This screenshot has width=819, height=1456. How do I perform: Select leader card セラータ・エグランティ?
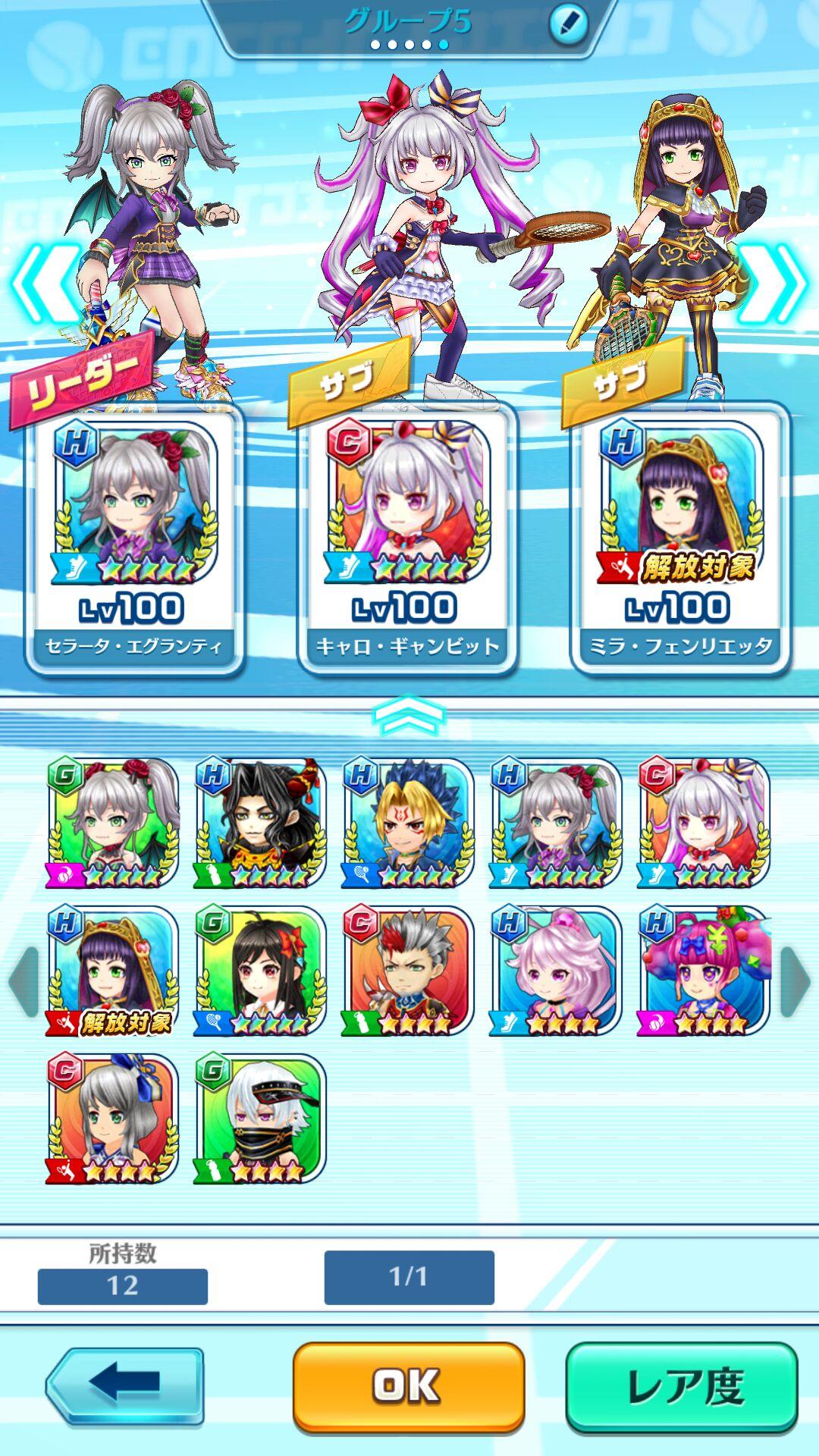(x=134, y=538)
